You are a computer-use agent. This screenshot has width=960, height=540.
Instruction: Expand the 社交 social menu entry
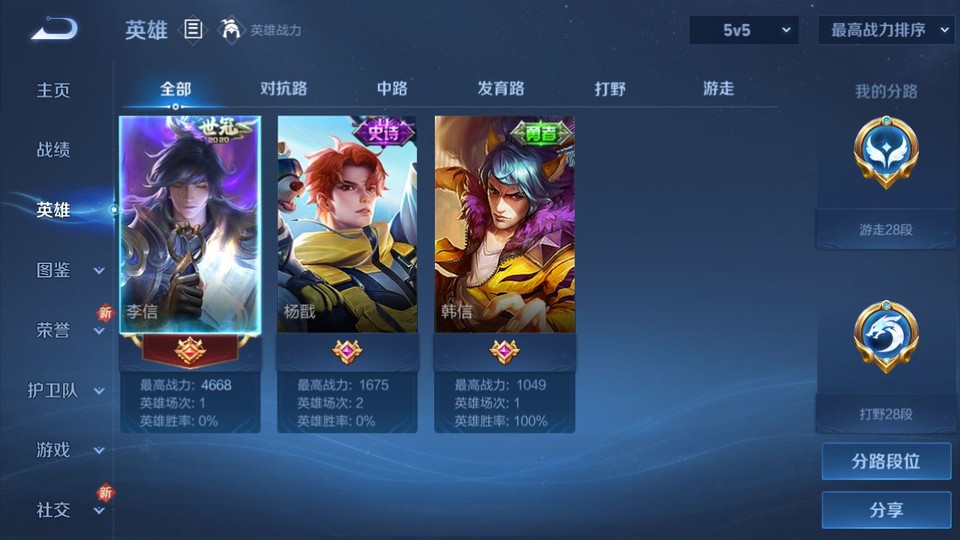66,510
